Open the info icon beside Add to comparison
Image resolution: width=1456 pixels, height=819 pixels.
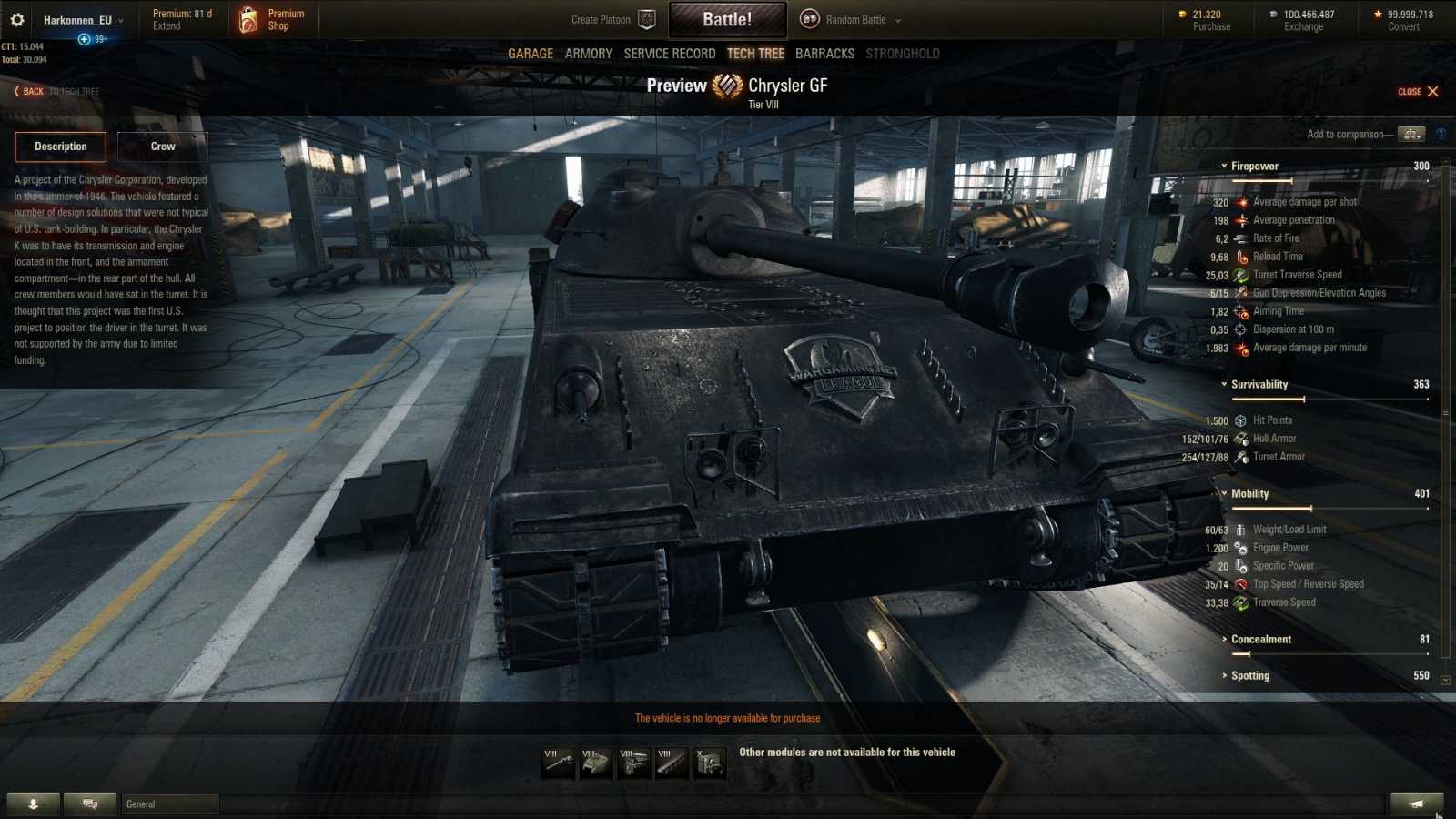1441,133
